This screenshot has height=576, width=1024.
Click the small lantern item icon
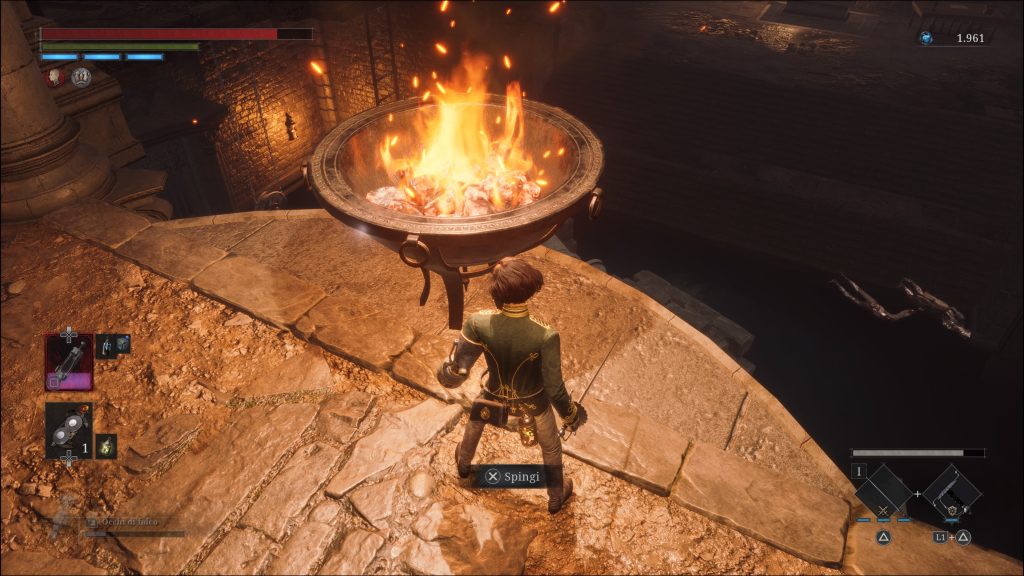click(x=105, y=446)
